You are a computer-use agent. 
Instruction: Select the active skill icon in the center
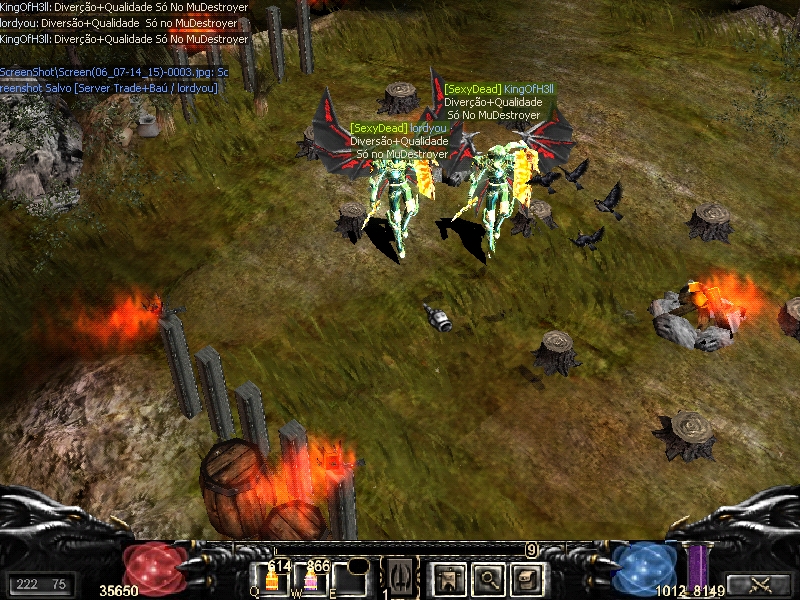pos(402,578)
